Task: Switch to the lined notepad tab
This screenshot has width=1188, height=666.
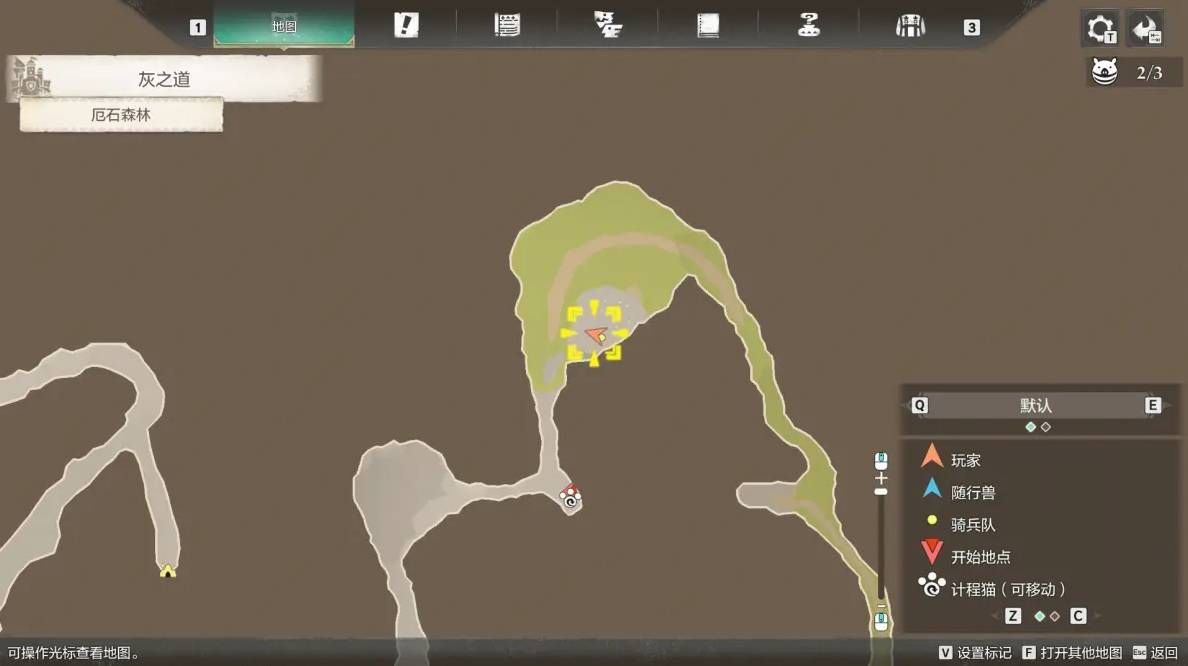Action: 507,26
